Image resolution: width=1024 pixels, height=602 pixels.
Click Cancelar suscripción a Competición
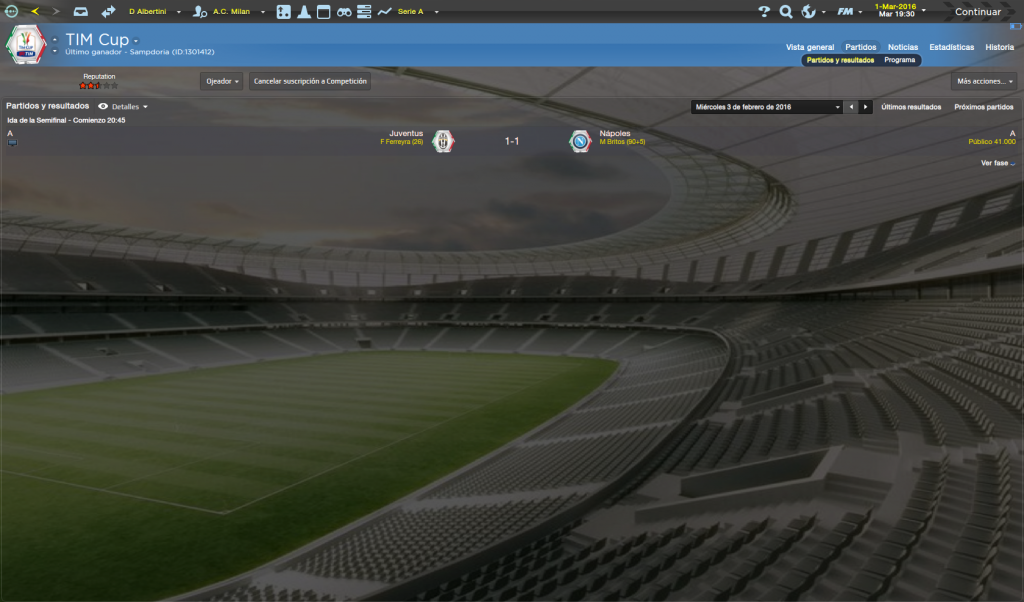pyautogui.click(x=310, y=81)
